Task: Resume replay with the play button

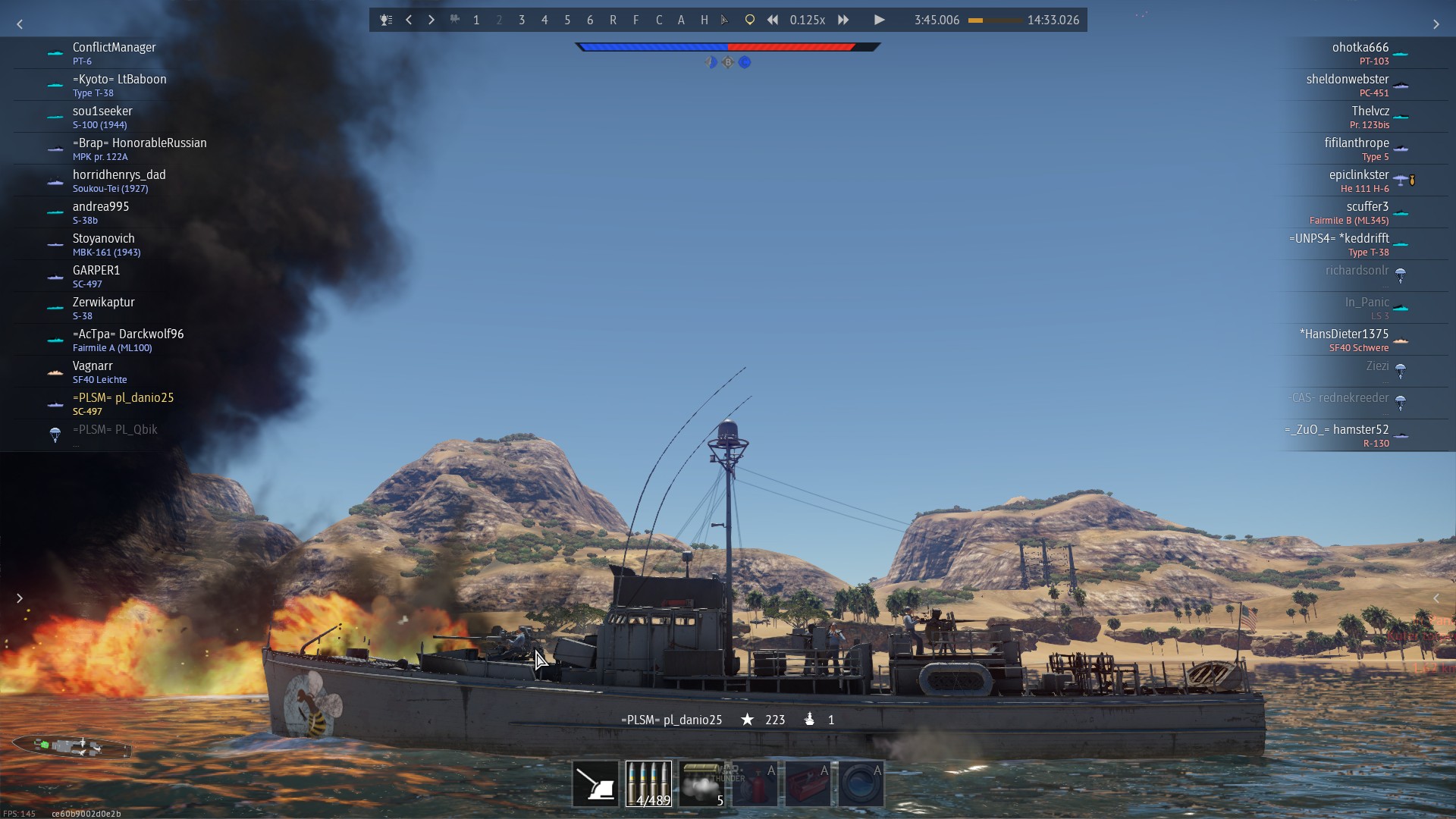Action: point(879,20)
